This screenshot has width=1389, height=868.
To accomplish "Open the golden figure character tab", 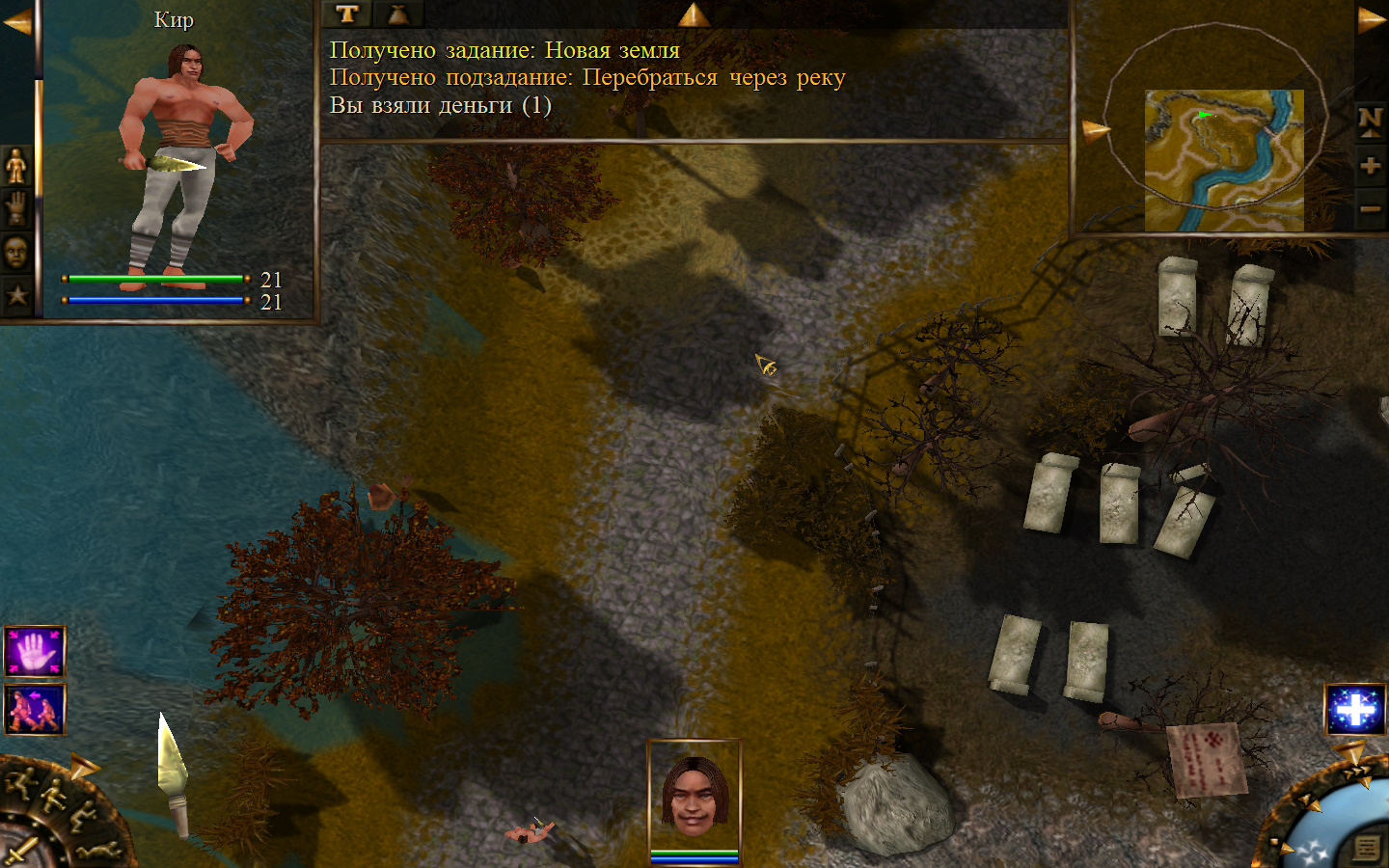I will point(16,167).
